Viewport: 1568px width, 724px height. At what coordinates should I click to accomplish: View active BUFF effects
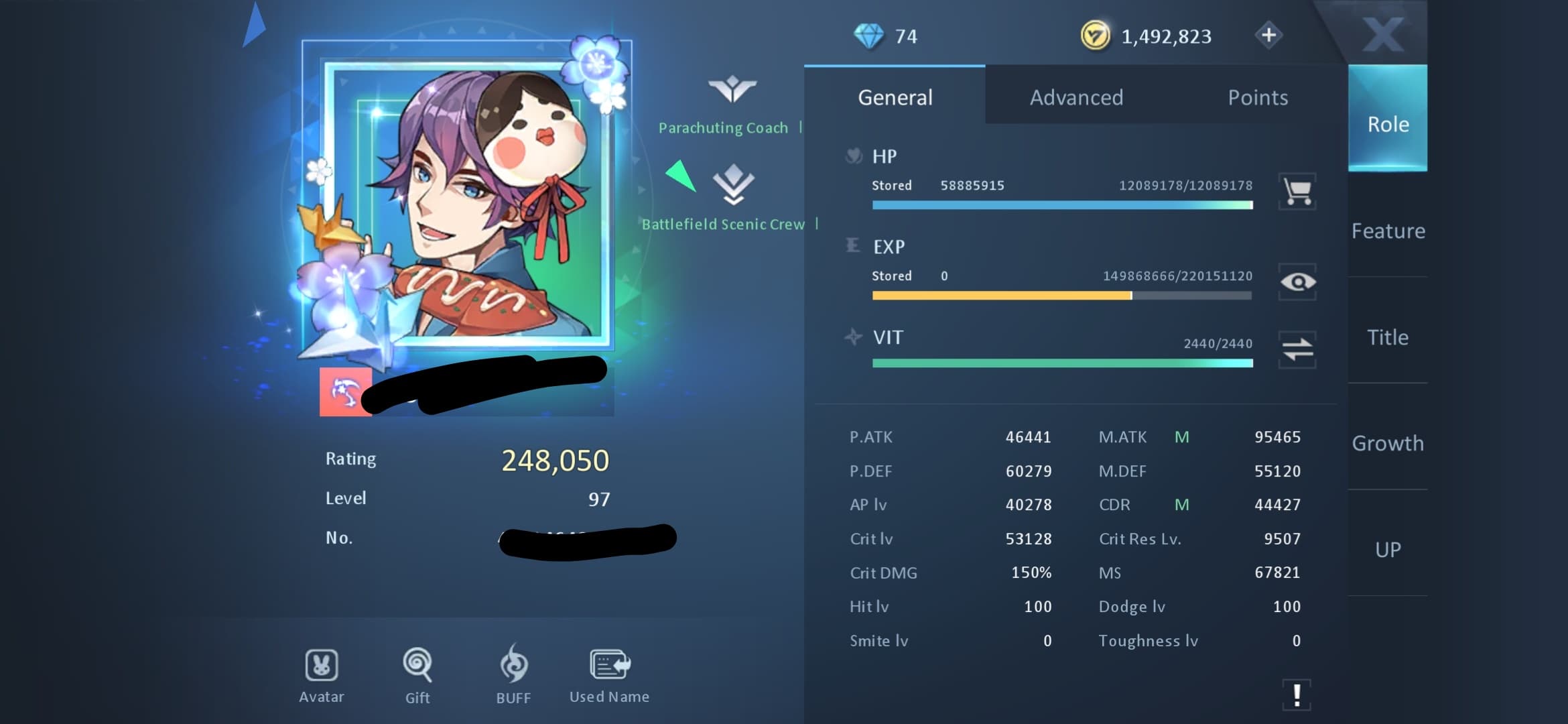coord(514,675)
